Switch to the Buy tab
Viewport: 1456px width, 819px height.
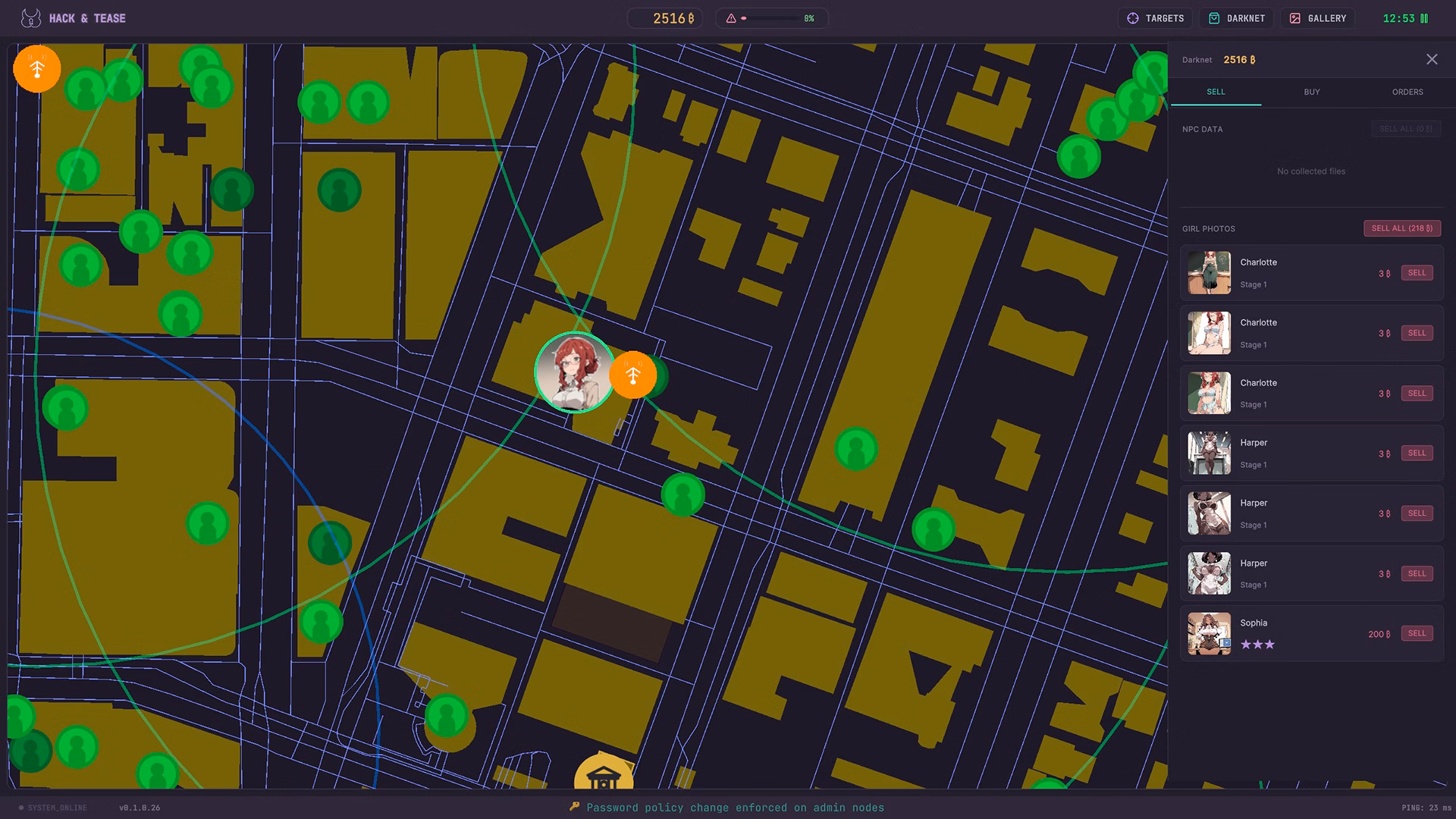click(x=1311, y=92)
